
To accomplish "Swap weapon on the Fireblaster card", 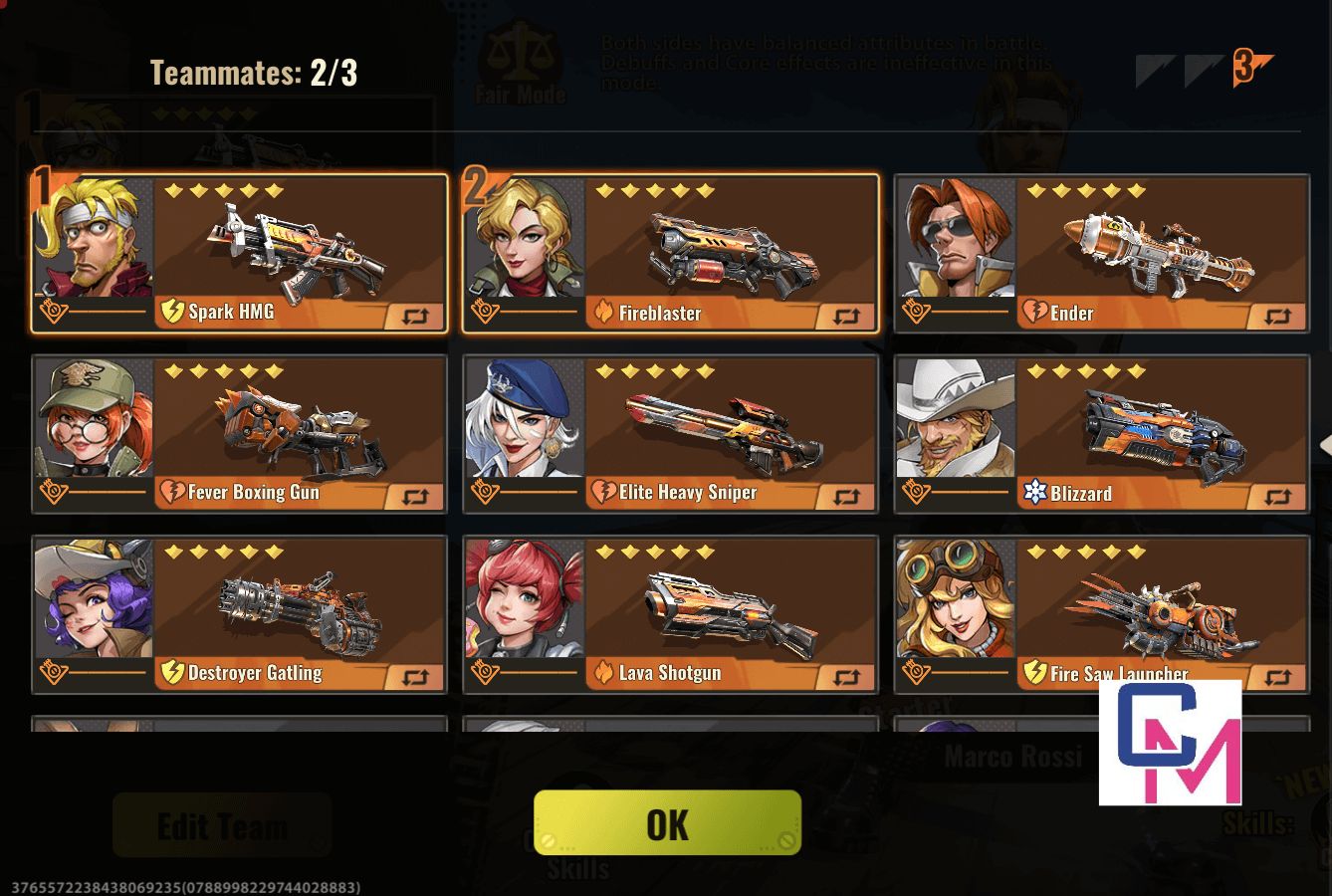I will tap(846, 317).
